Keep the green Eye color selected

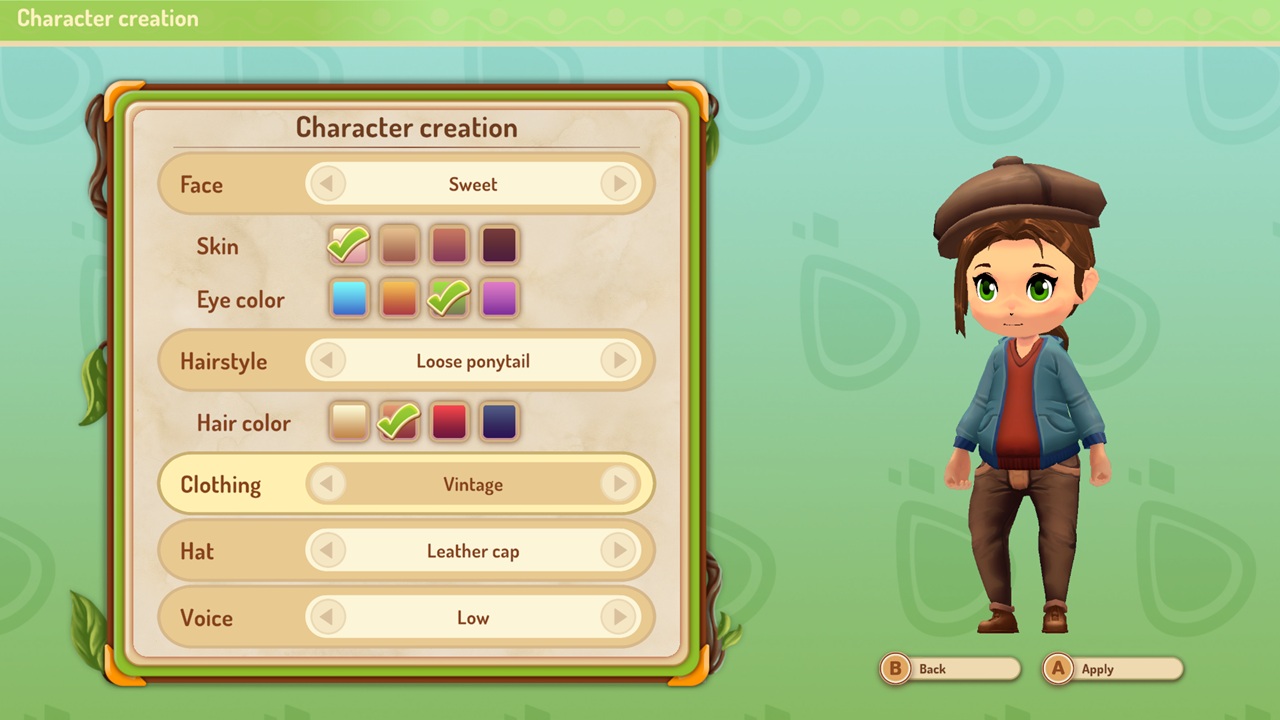448,299
